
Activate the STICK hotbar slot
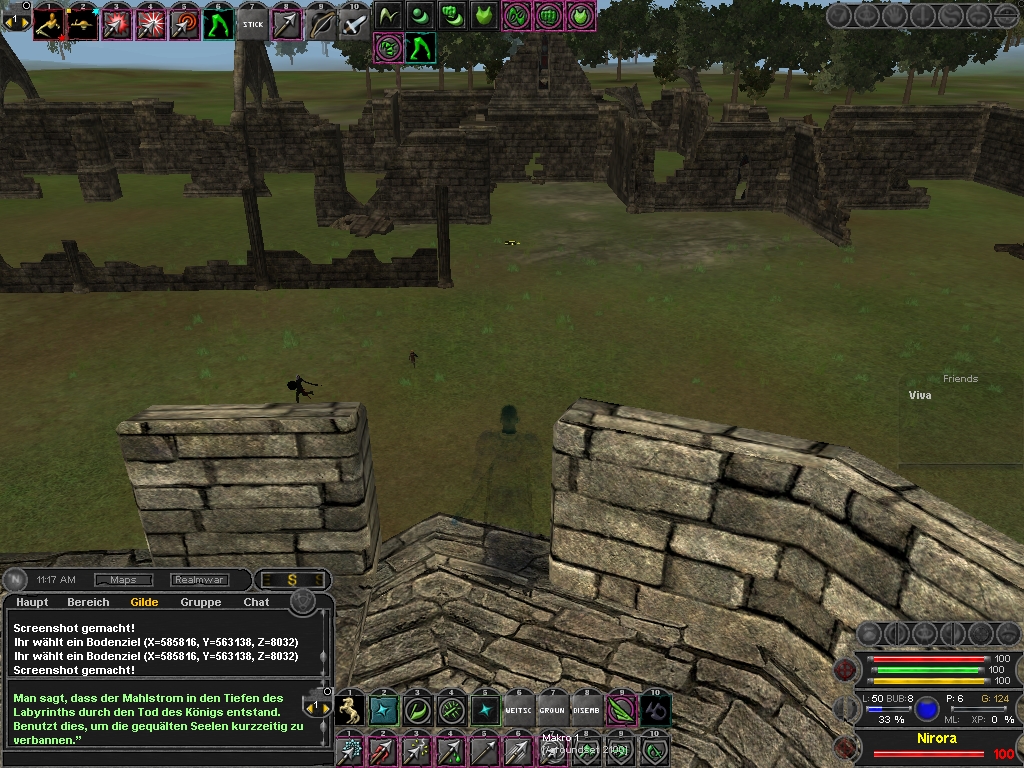click(254, 24)
